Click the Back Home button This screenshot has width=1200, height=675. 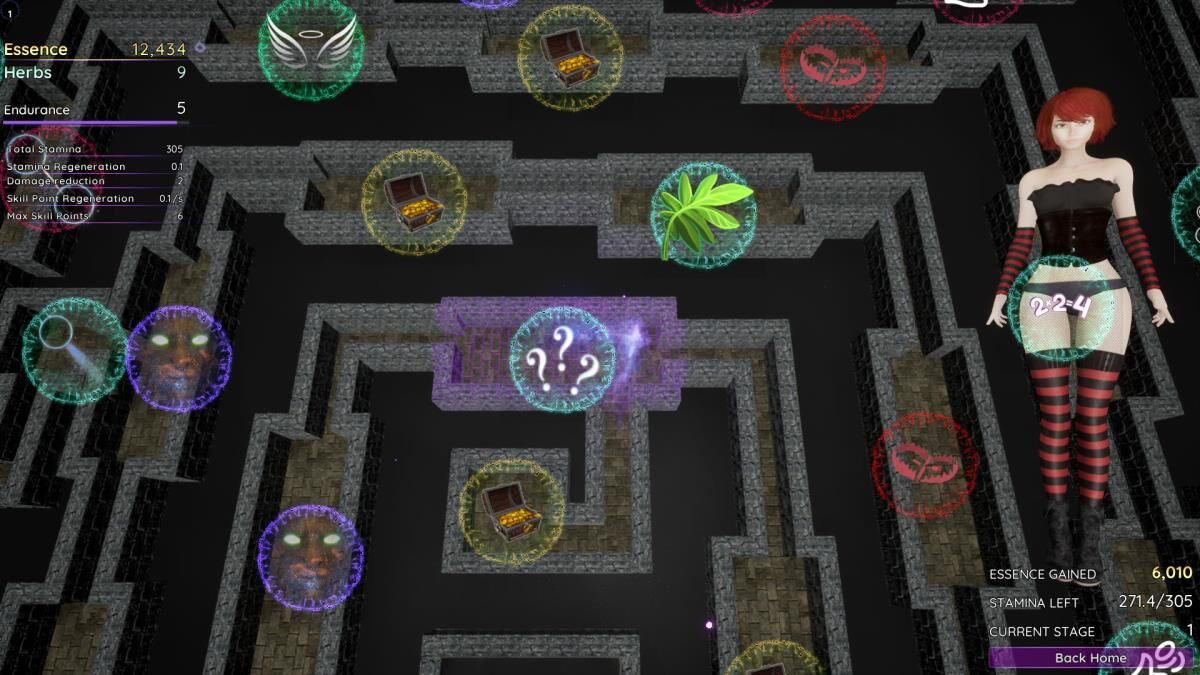1090,658
